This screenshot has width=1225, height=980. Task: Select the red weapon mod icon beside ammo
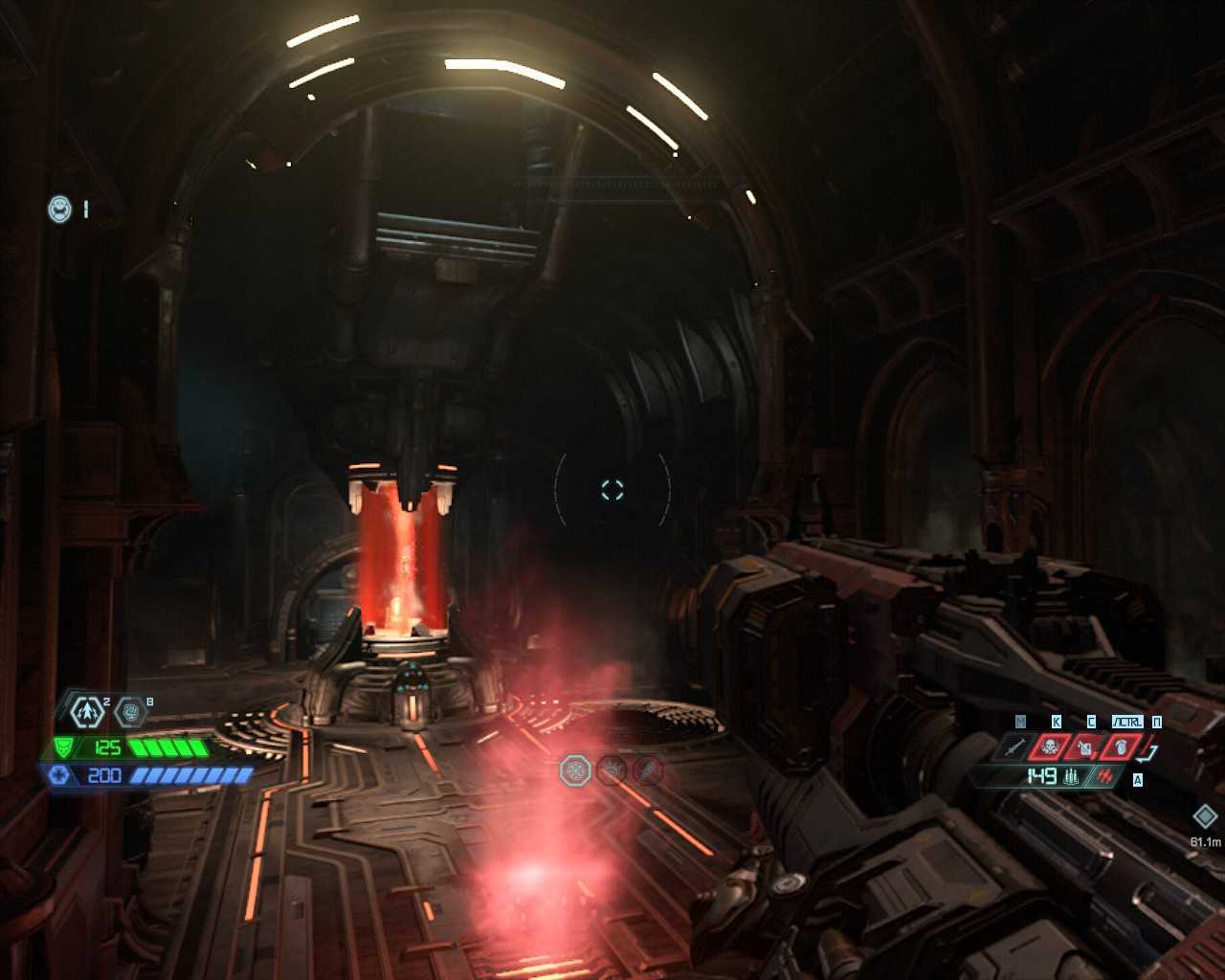pyautogui.click(x=1105, y=776)
